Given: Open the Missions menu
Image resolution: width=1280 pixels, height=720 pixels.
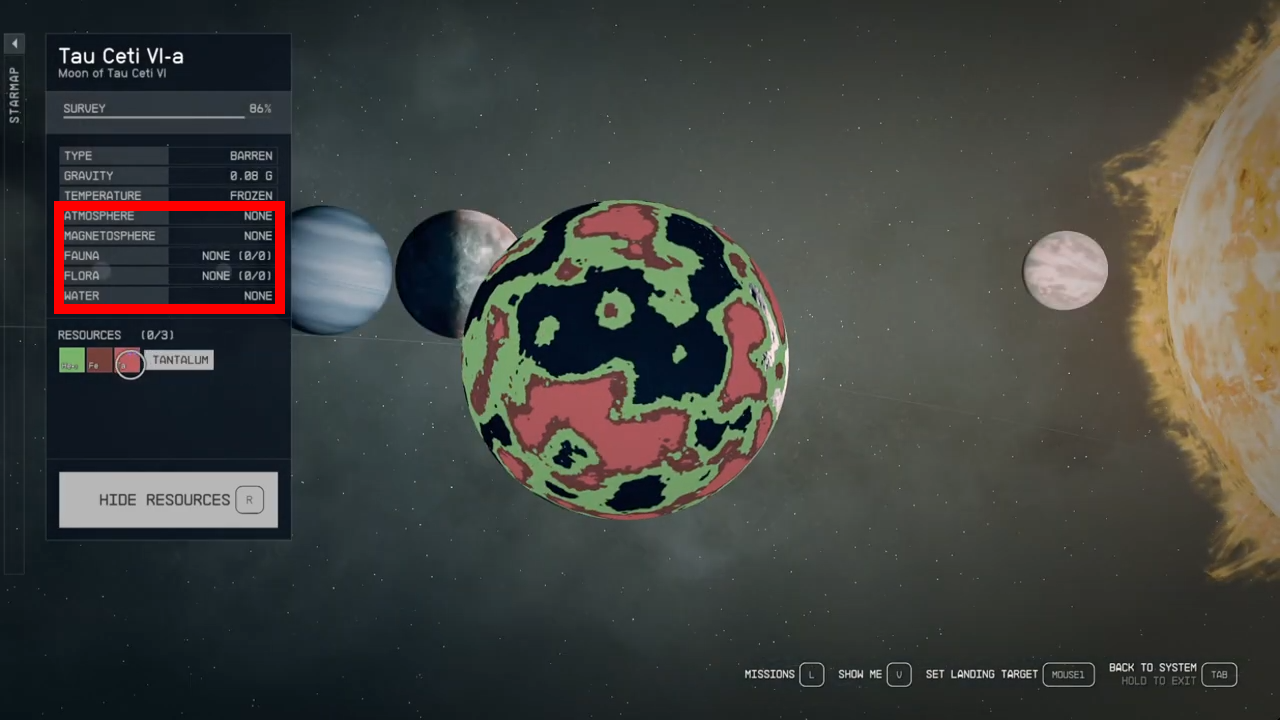Looking at the screenshot, I should (767, 674).
